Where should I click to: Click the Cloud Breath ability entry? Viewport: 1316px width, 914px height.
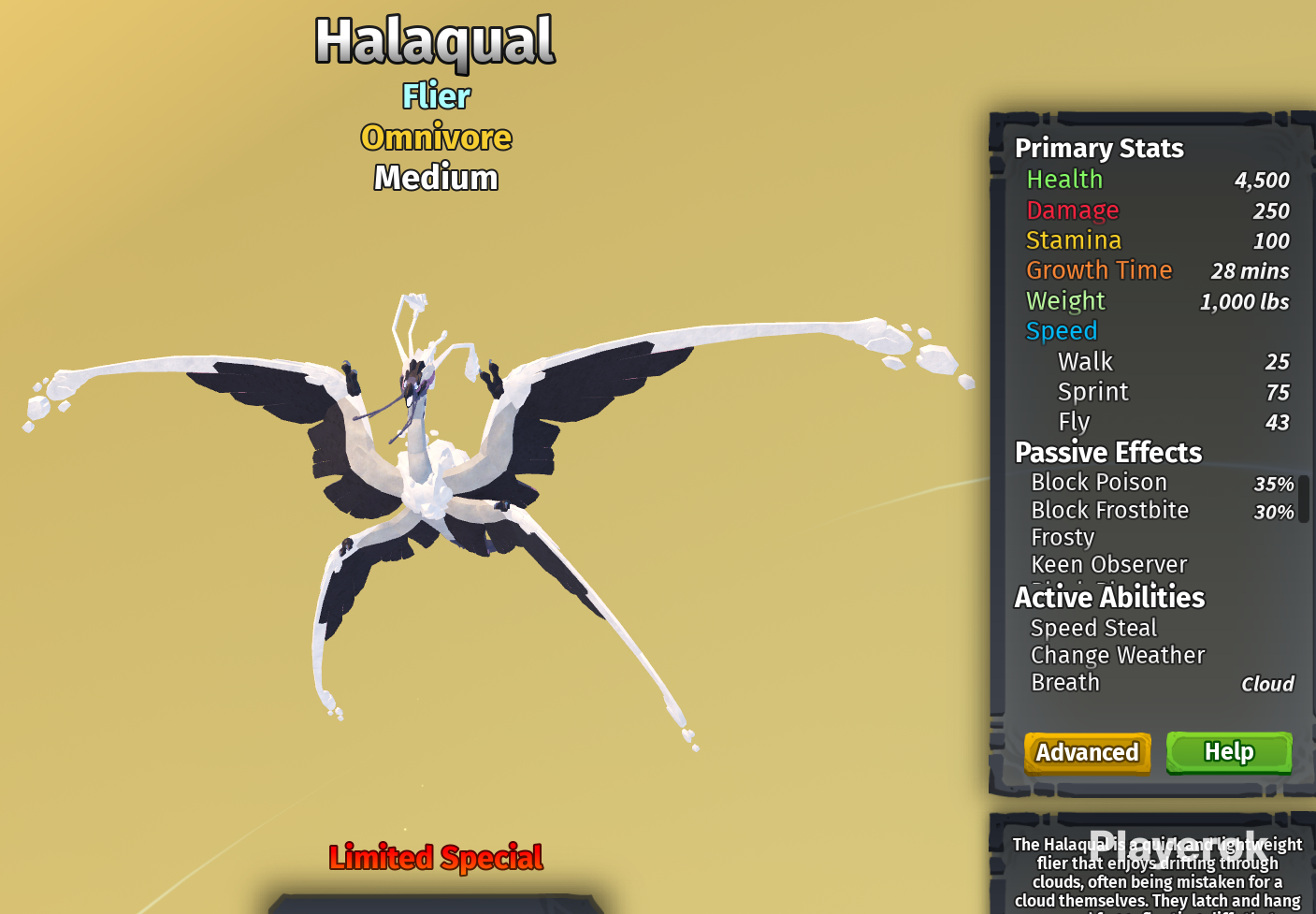coord(1065,683)
